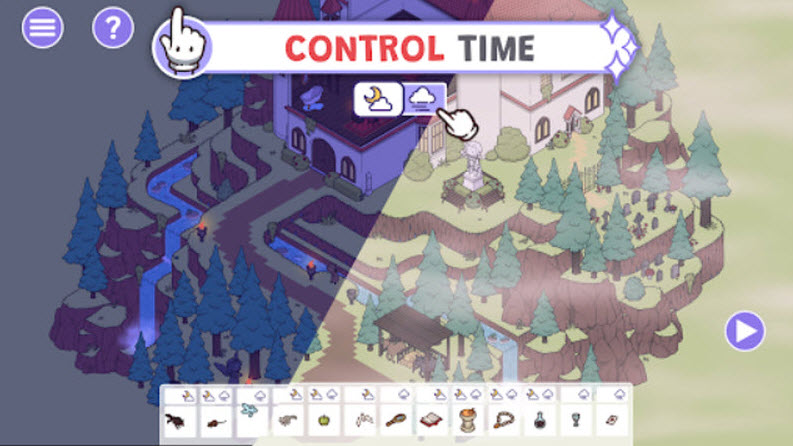Select the goblet item slot

coord(577,420)
